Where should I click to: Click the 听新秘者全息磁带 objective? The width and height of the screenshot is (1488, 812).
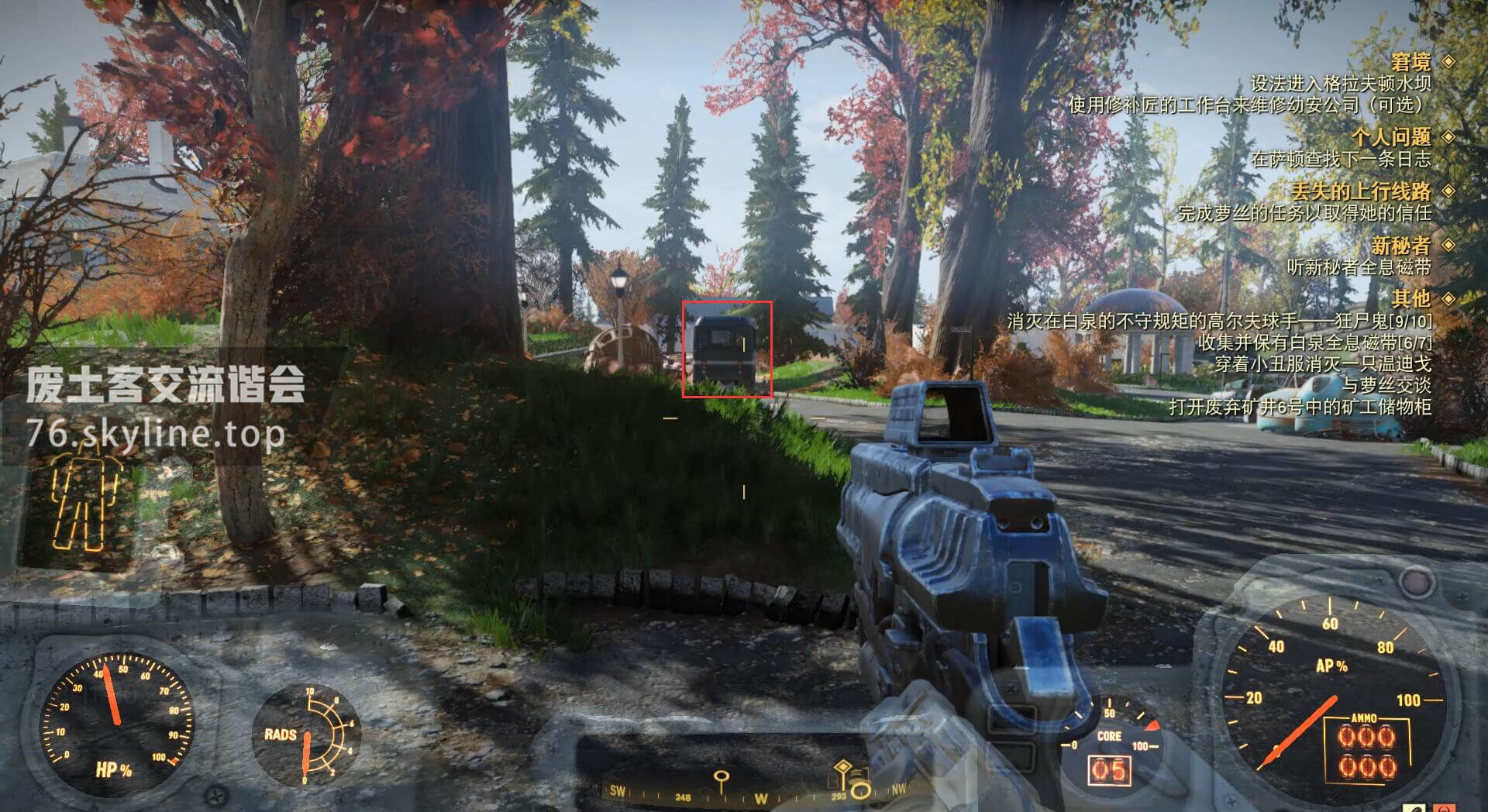coord(1359,267)
